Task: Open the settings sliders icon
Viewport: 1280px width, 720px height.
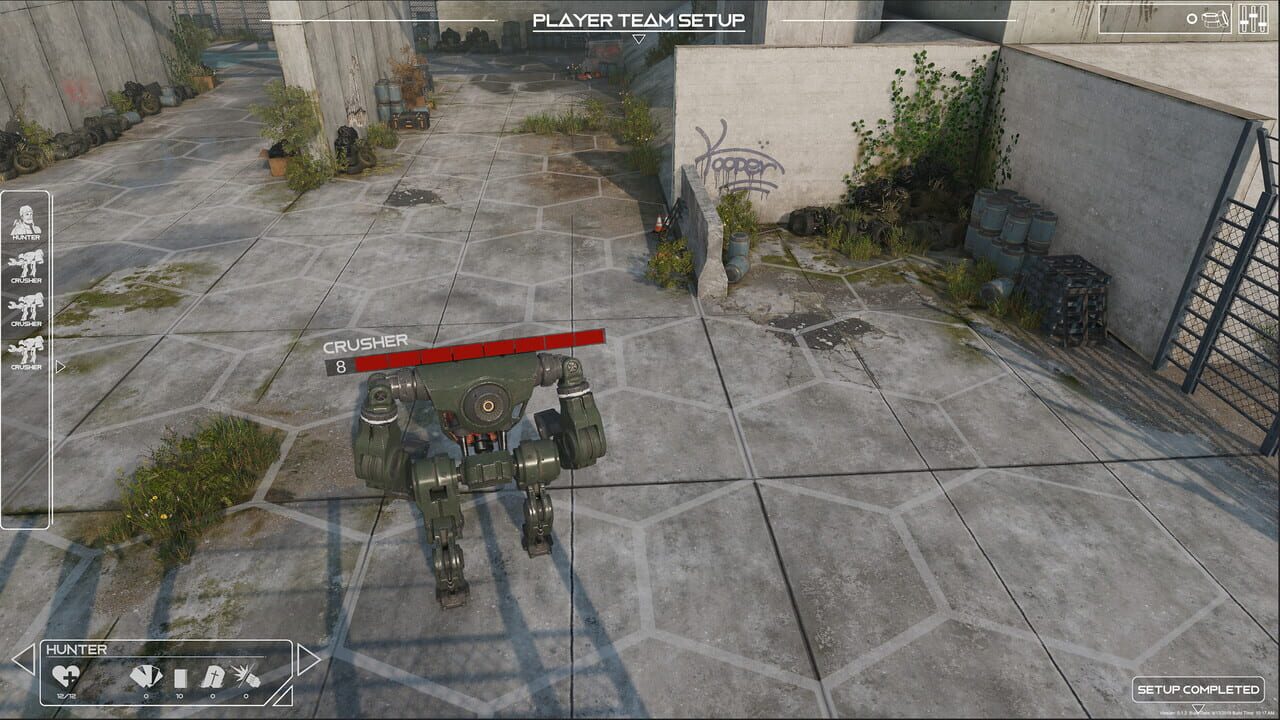Action: pos(1253,19)
